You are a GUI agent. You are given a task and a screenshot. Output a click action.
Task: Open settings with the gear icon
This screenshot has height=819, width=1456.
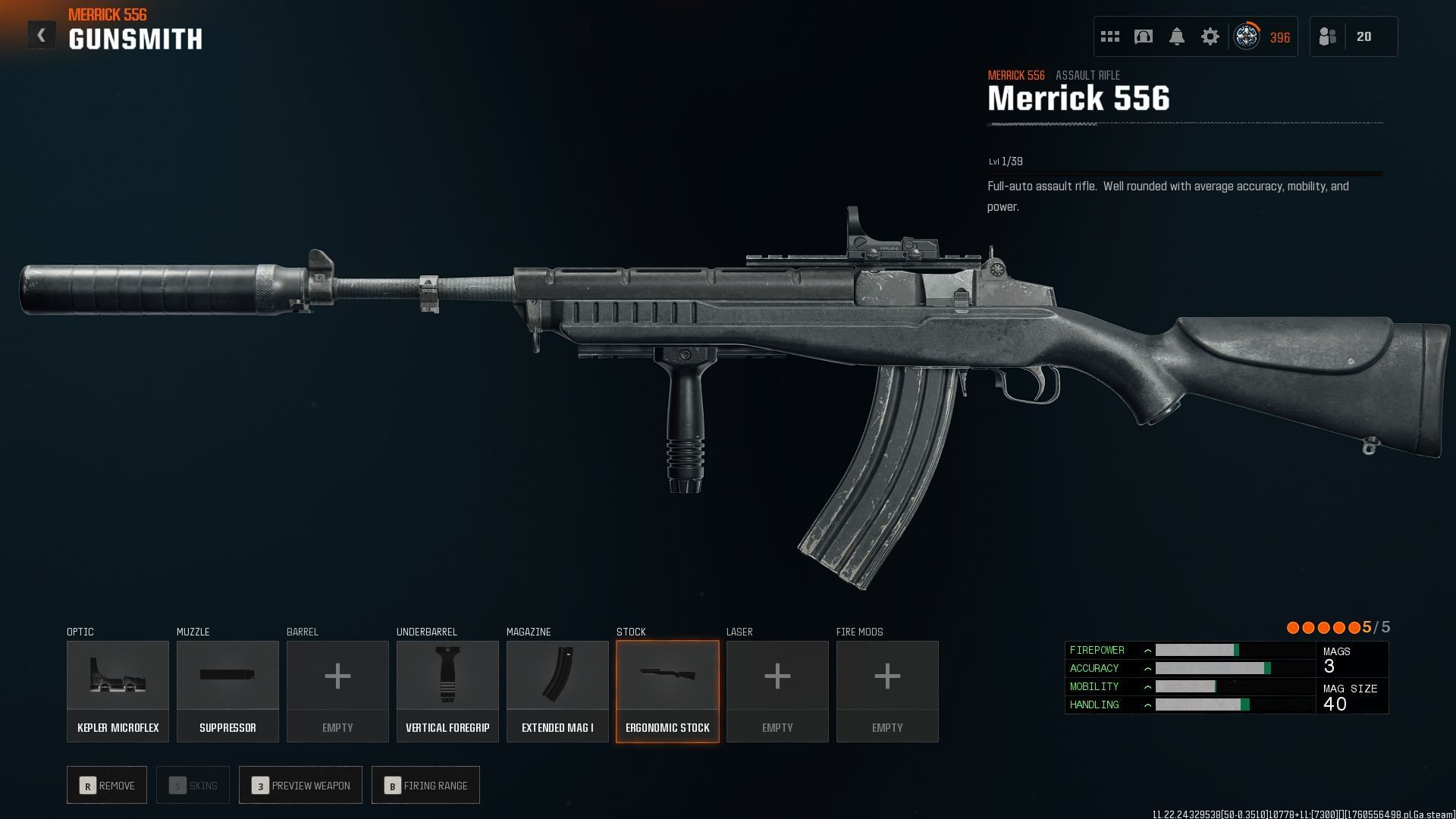pos(1210,36)
